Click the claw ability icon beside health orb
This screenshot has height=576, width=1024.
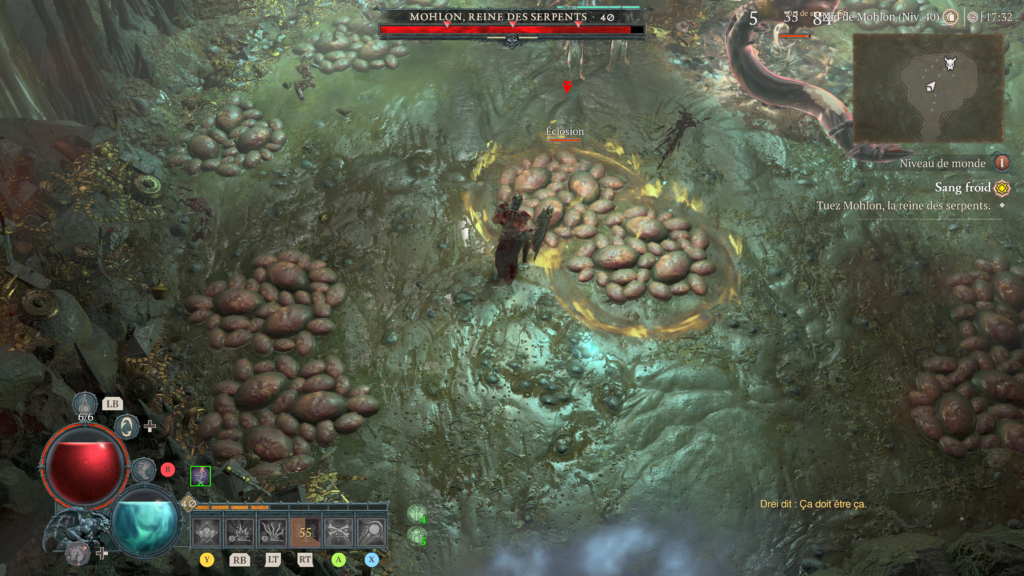tap(144, 468)
